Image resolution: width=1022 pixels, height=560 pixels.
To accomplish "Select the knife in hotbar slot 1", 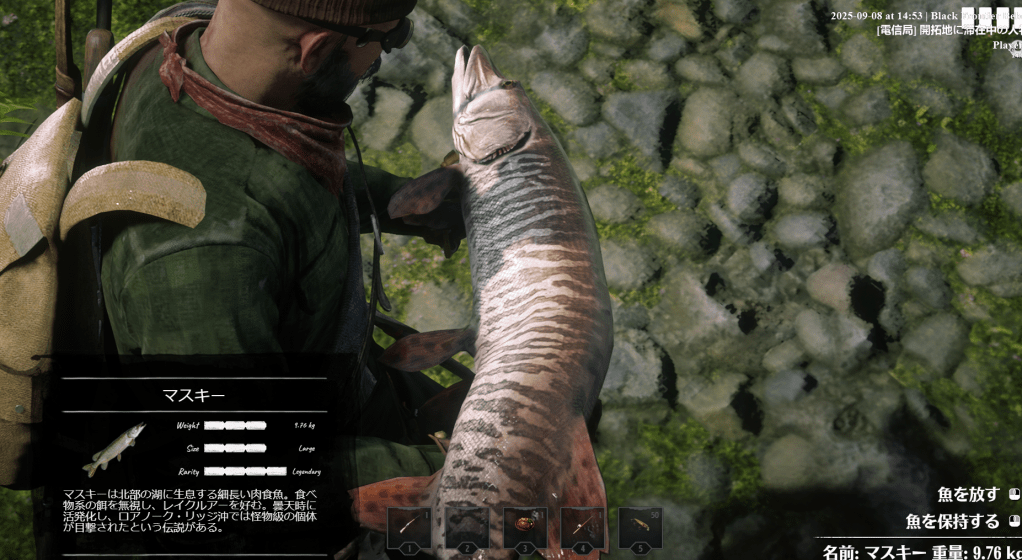I will coord(409,527).
